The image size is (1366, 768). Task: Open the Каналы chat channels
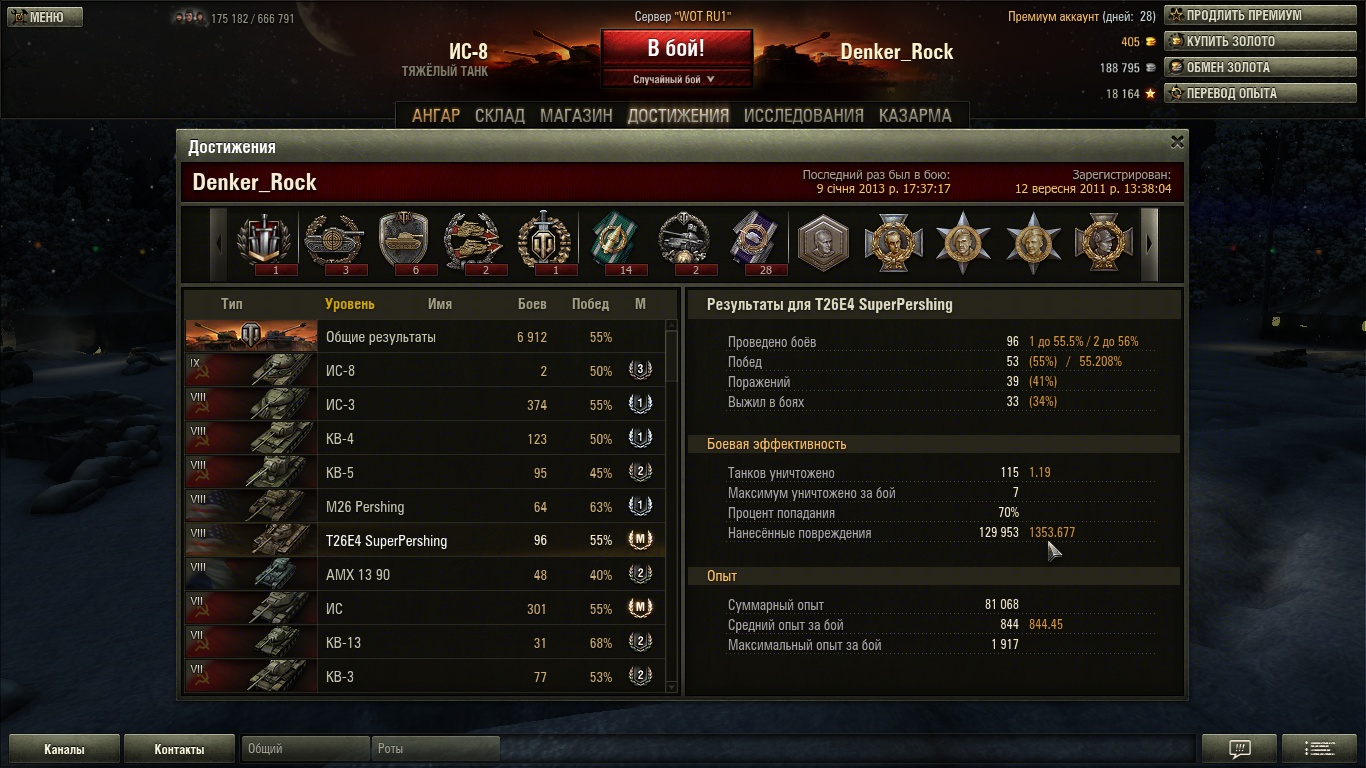click(64, 749)
